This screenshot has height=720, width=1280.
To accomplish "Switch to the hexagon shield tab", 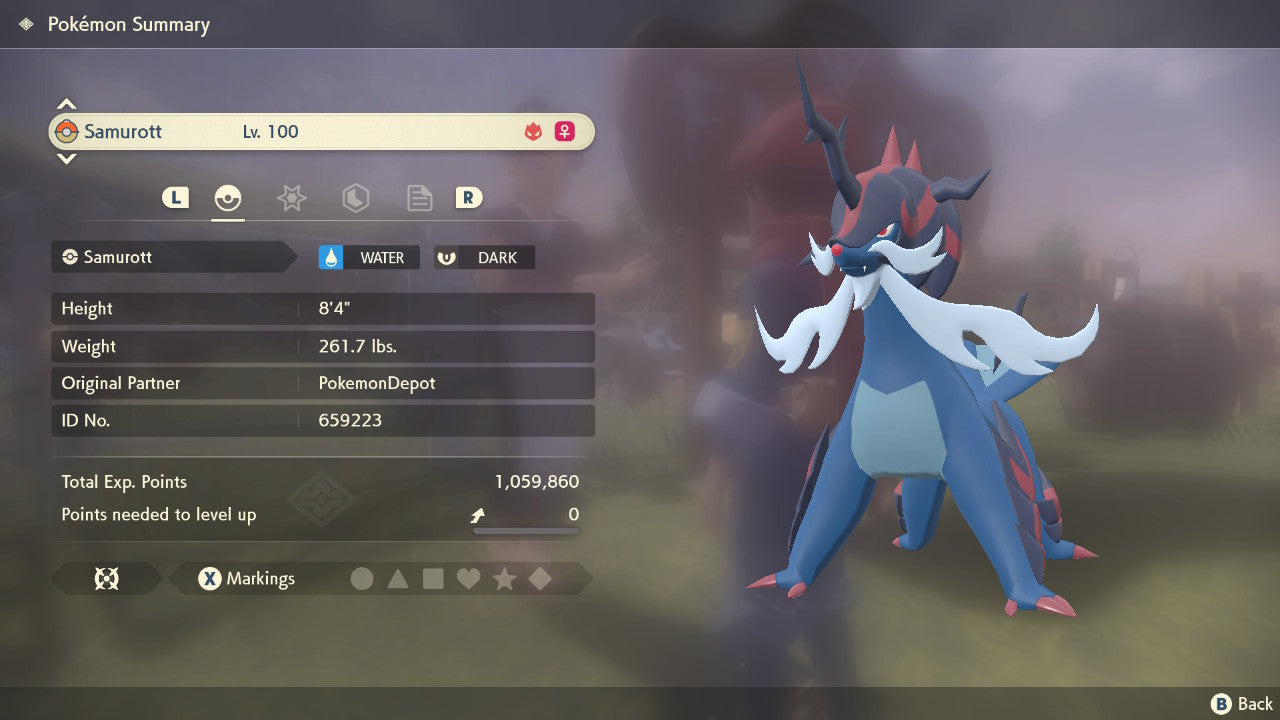I will pos(355,198).
